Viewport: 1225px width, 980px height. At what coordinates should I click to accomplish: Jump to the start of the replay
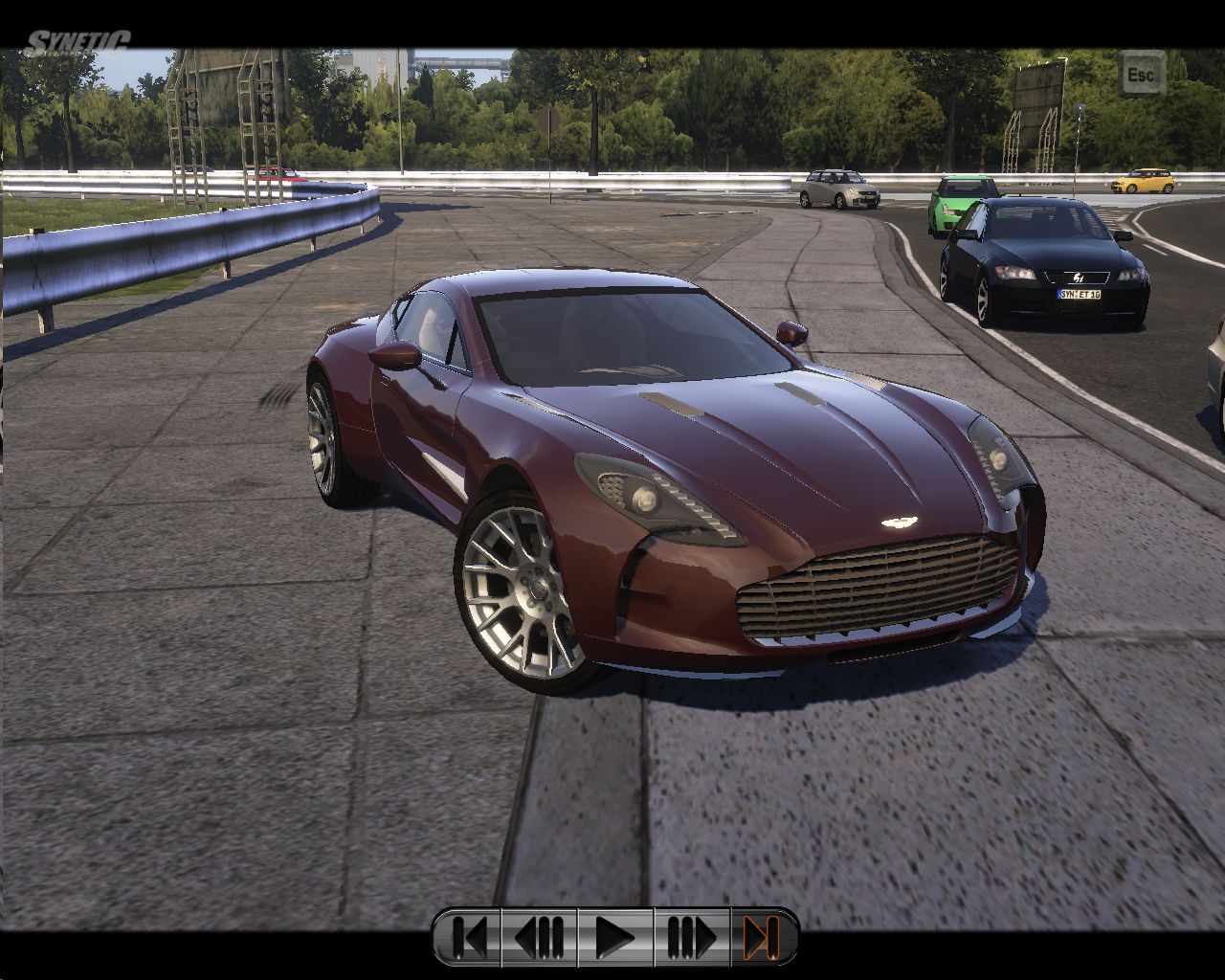click(468, 937)
